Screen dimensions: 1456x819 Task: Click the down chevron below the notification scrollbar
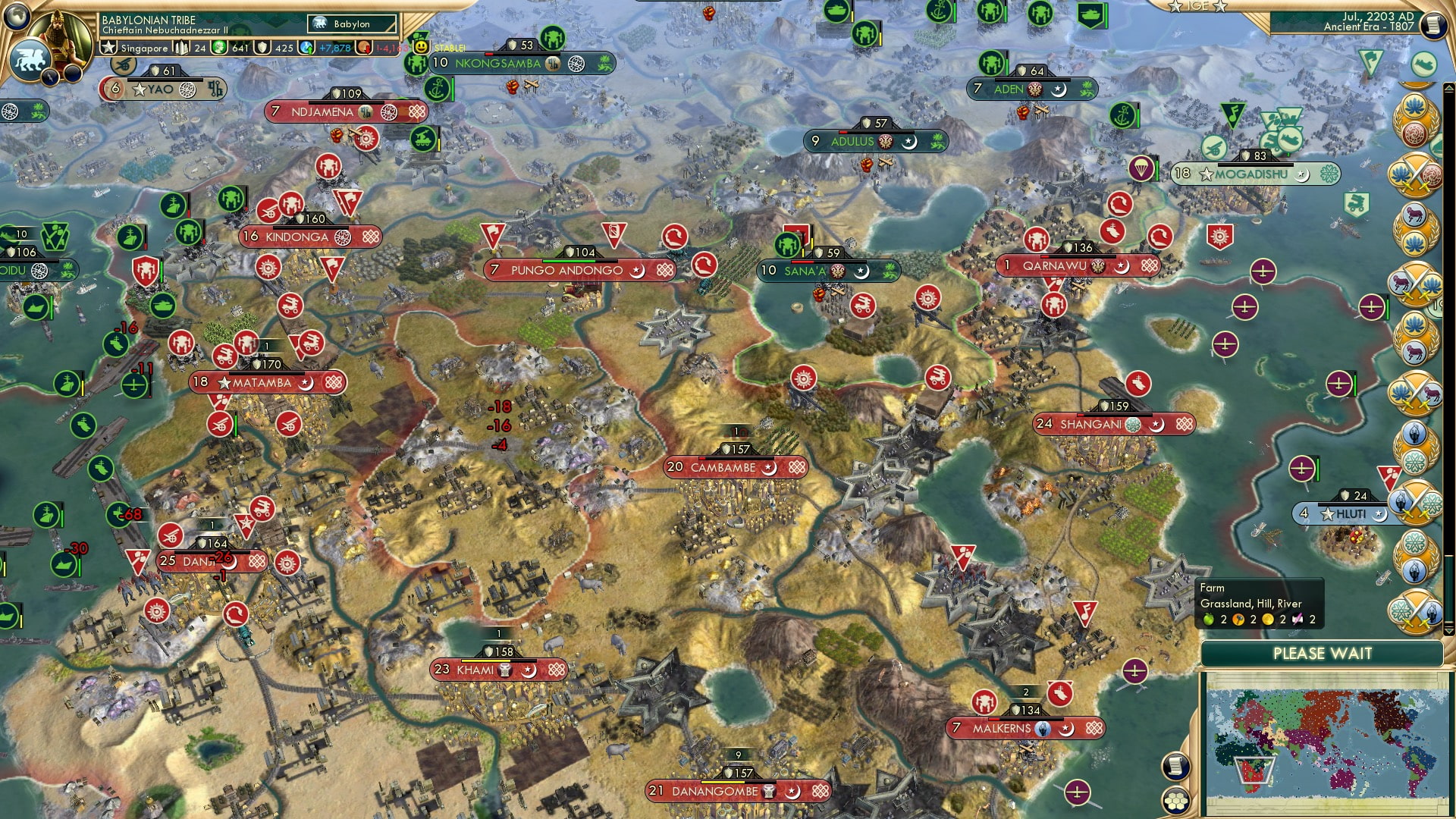point(1448,632)
